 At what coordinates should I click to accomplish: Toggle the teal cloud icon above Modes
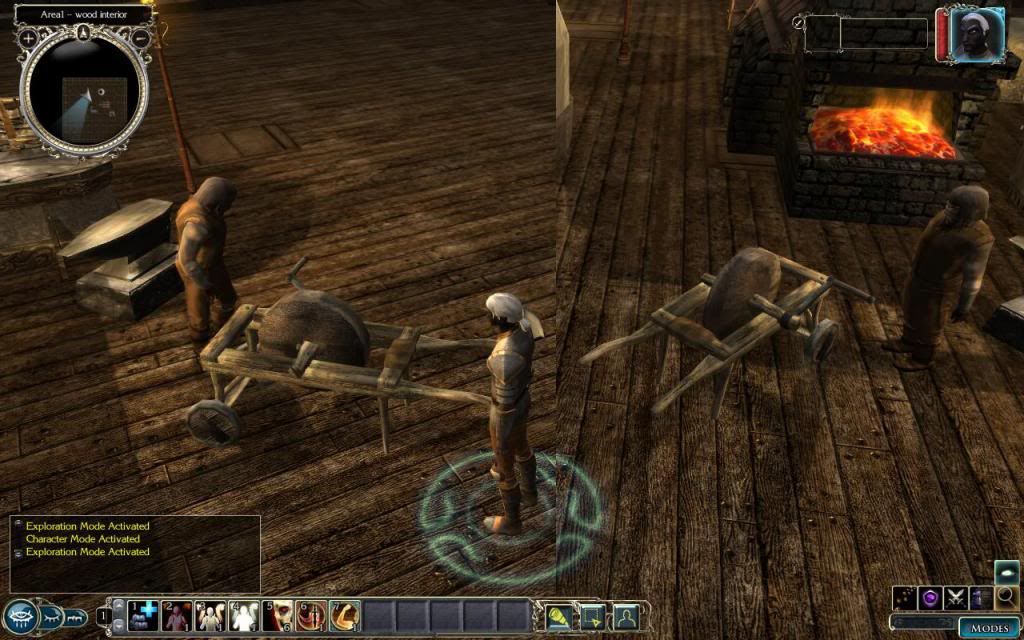[x=1007, y=573]
